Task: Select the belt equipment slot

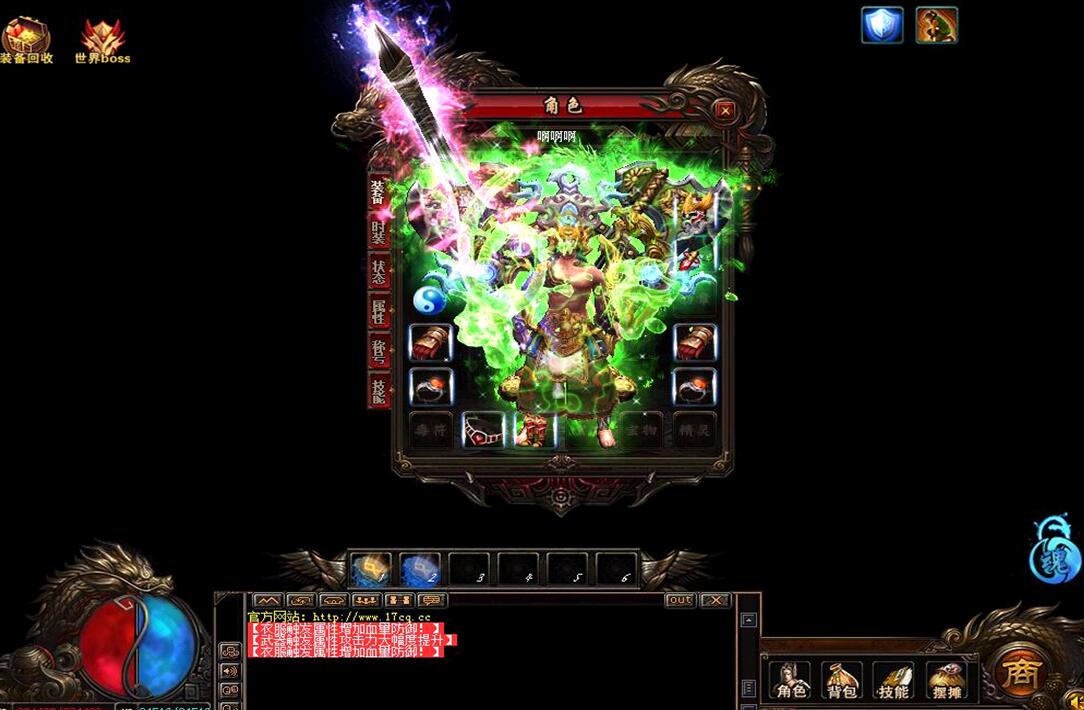Action: coord(483,429)
